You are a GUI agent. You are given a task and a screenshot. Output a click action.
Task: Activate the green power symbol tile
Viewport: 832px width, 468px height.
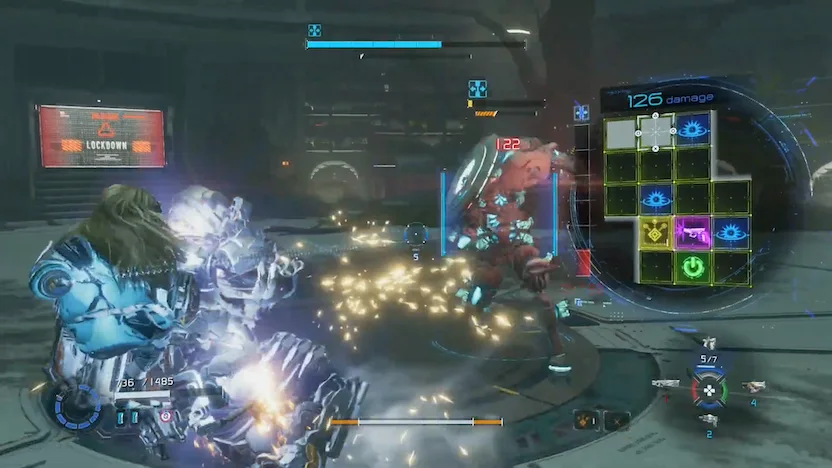click(692, 268)
